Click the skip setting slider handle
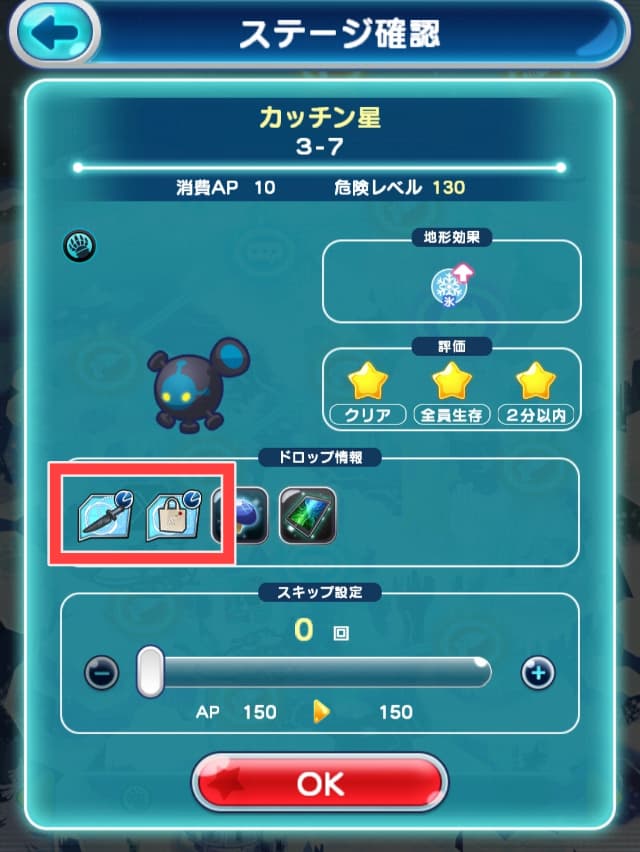640x852 pixels. 150,671
